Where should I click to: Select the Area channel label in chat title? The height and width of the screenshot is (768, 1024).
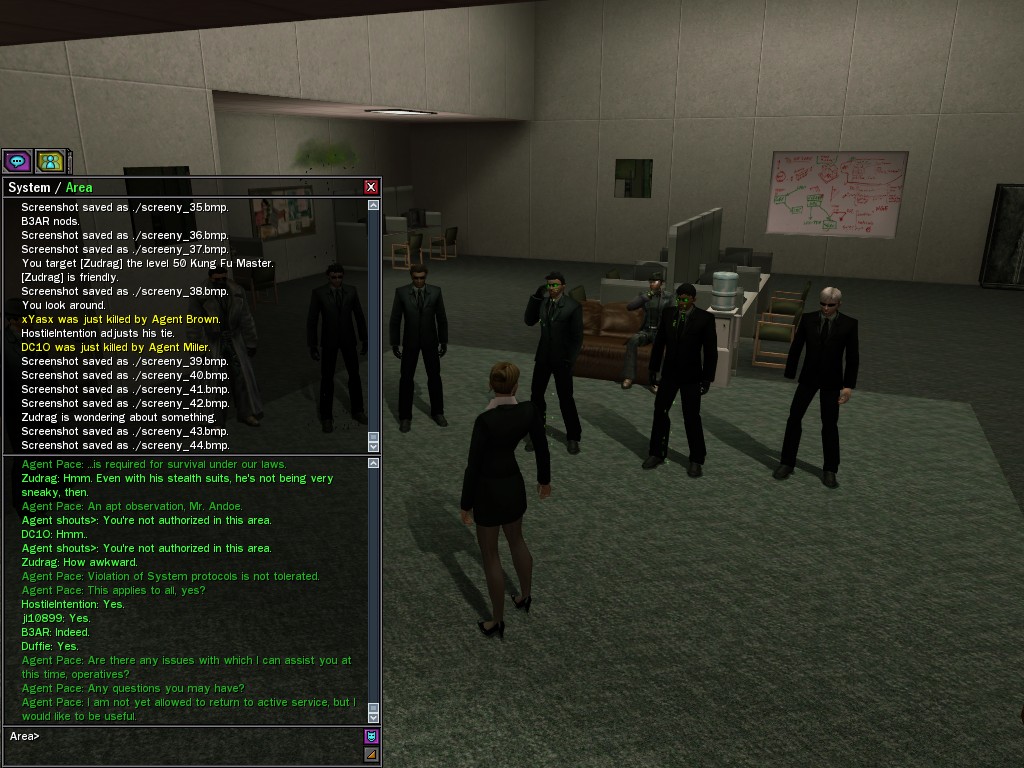[x=79, y=187]
